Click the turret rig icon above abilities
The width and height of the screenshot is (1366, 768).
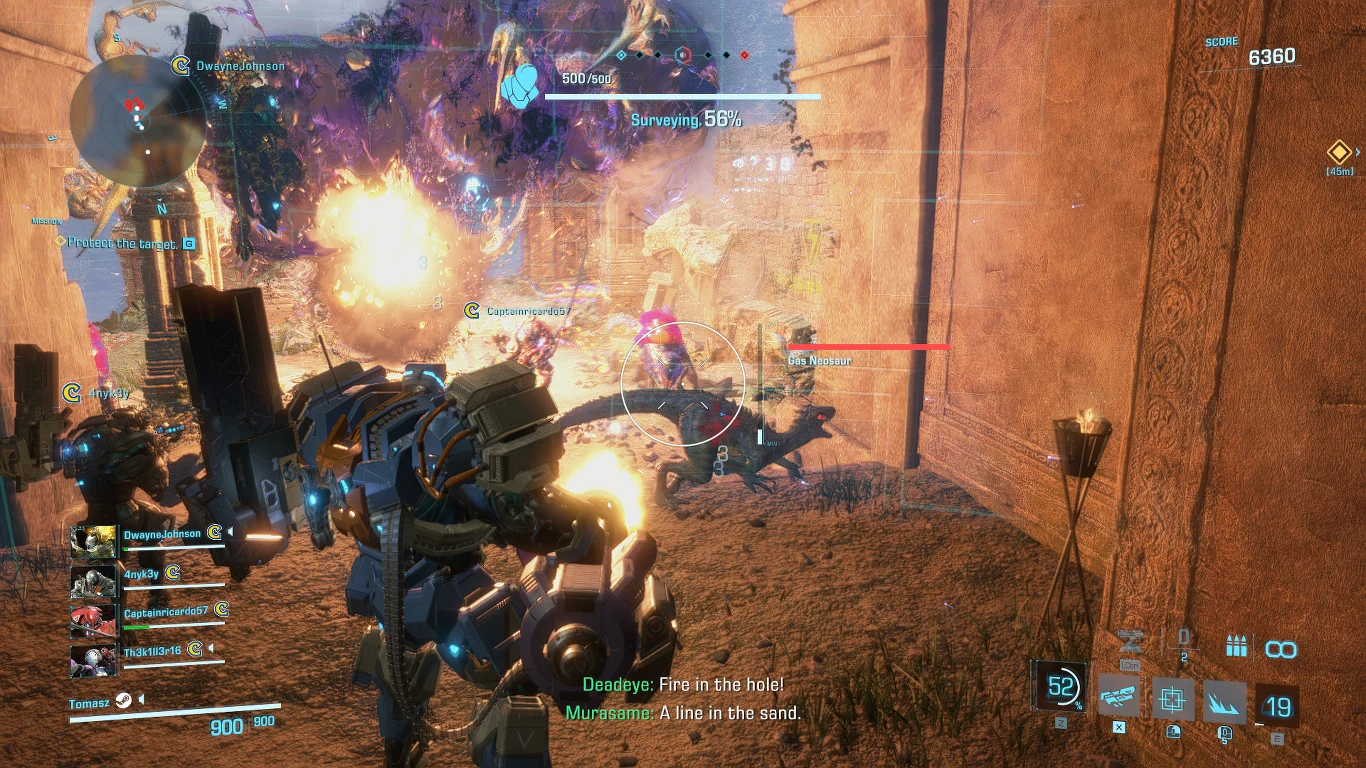pos(1131,639)
